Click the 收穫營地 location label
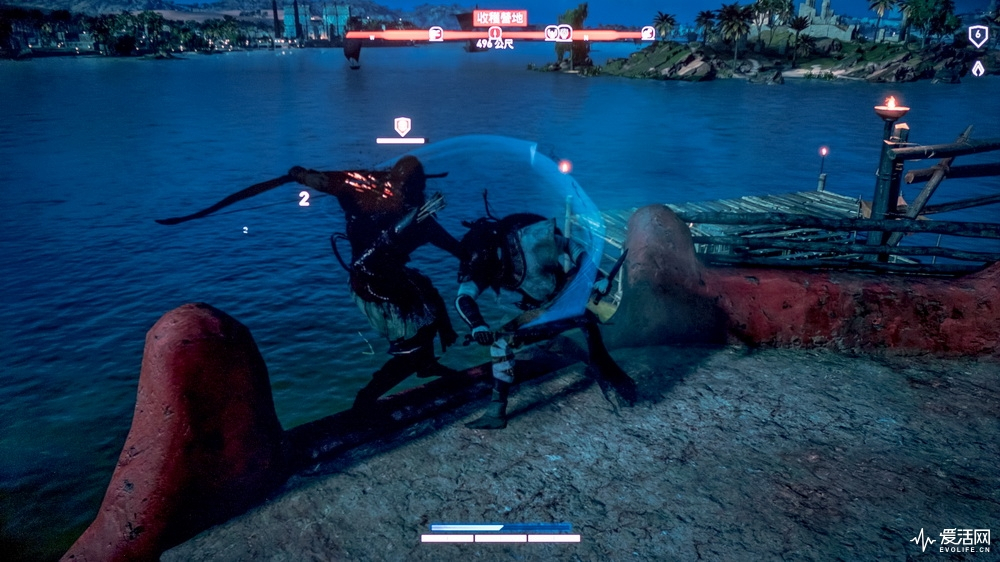1000x562 pixels. (x=499, y=18)
